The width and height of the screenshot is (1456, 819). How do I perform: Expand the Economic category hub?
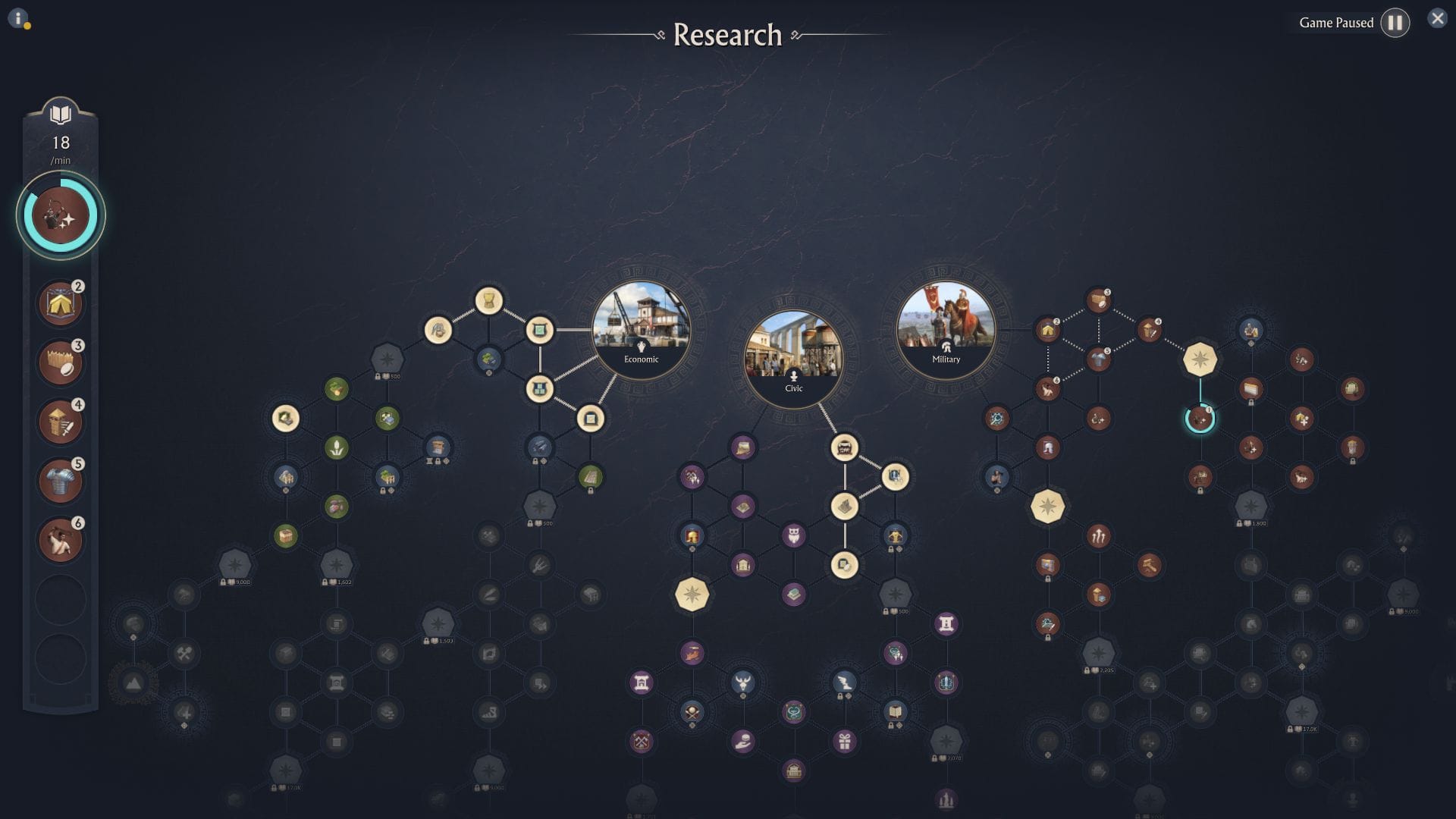click(x=642, y=329)
